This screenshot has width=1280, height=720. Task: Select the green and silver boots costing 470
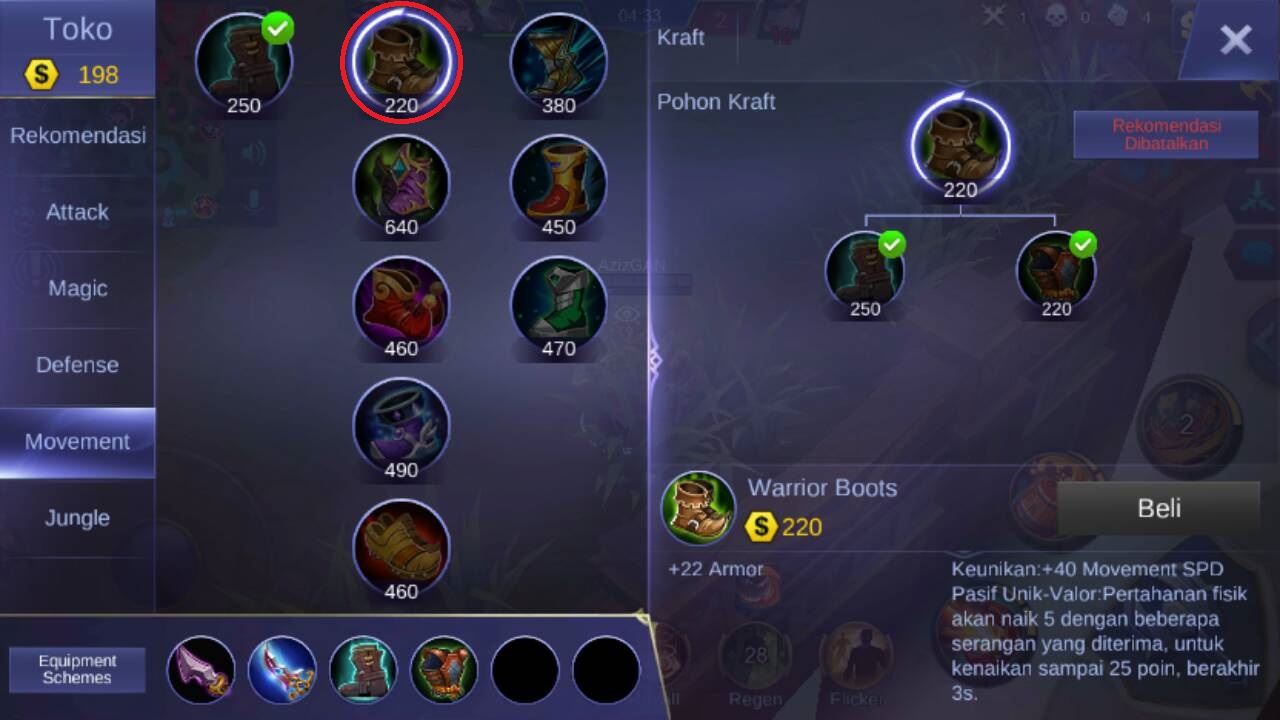tap(558, 305)
